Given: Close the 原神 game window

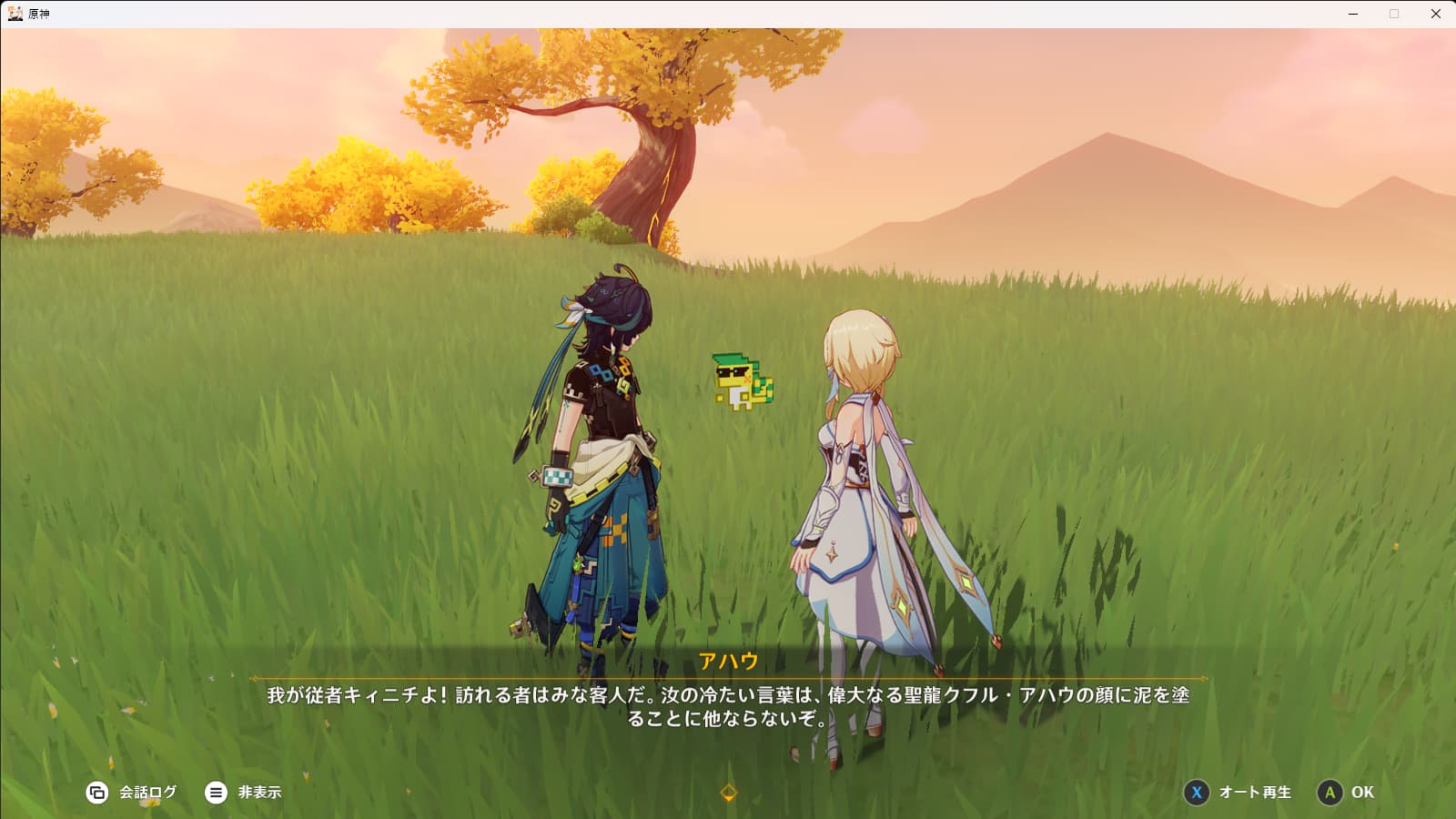Looking at the screenshot, I should pyautogui.click(x=1436, y=14).
